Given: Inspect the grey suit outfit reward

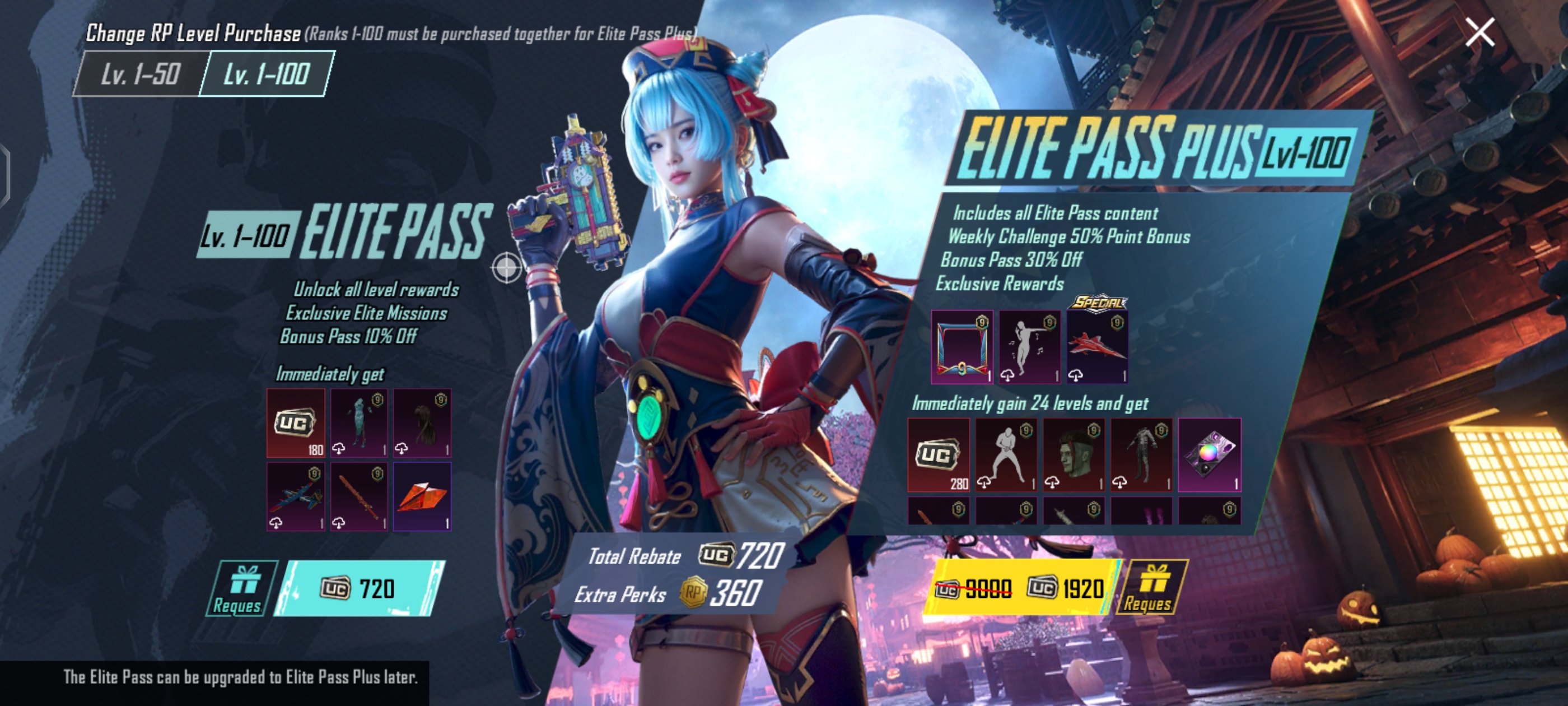Looking at the screenshot, I should point(1141,455).
